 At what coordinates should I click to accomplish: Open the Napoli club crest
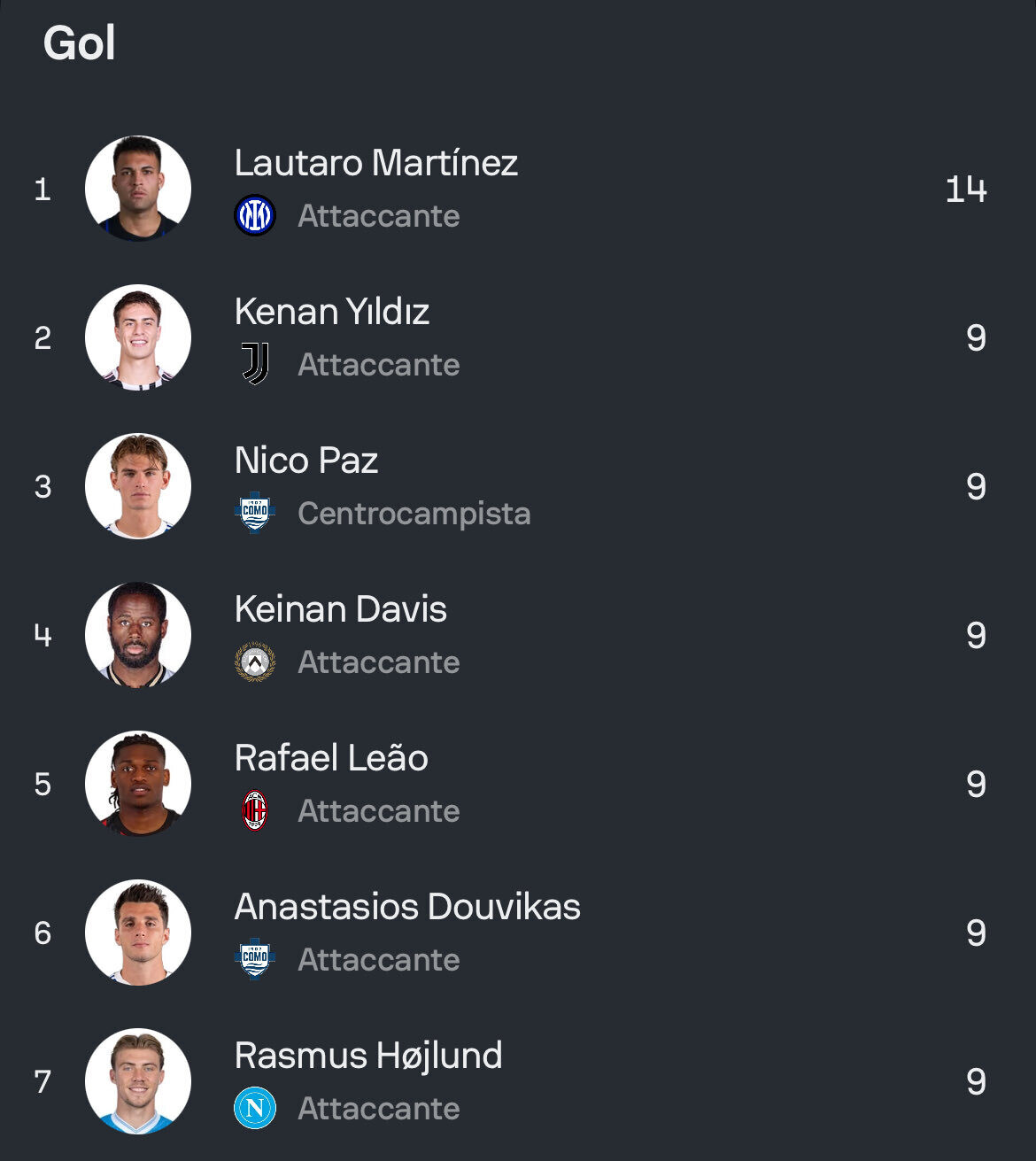click(x=255, y=1108)
